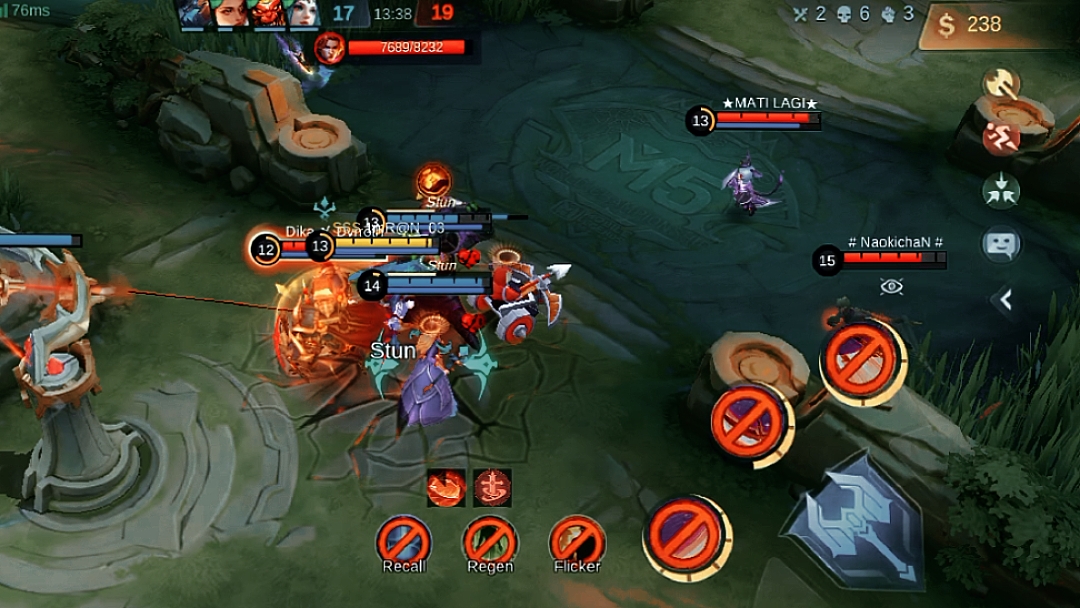This screenshot has height=608, width=1080.
Task: Open the quick chat bubble
Action: (x=1000, y=244)
